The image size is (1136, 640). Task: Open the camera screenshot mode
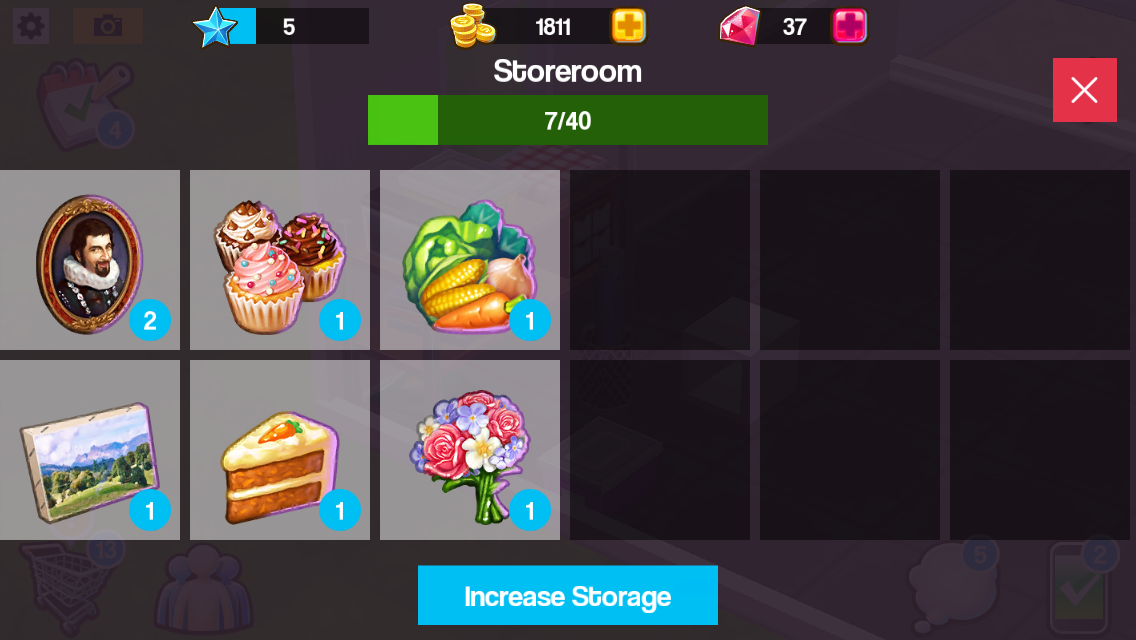tap(108, 26)
